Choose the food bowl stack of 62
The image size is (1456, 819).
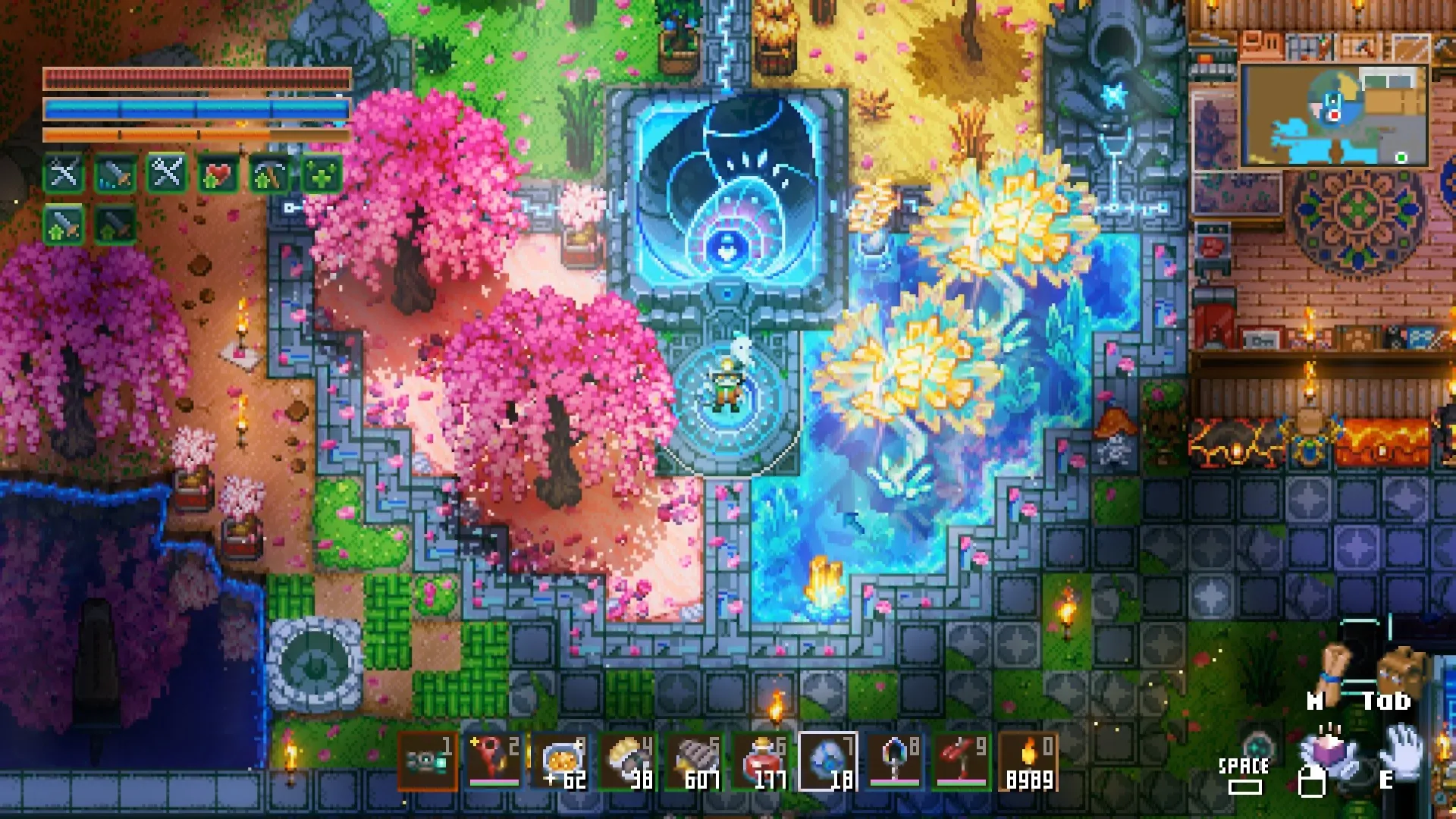pos(561,762)
